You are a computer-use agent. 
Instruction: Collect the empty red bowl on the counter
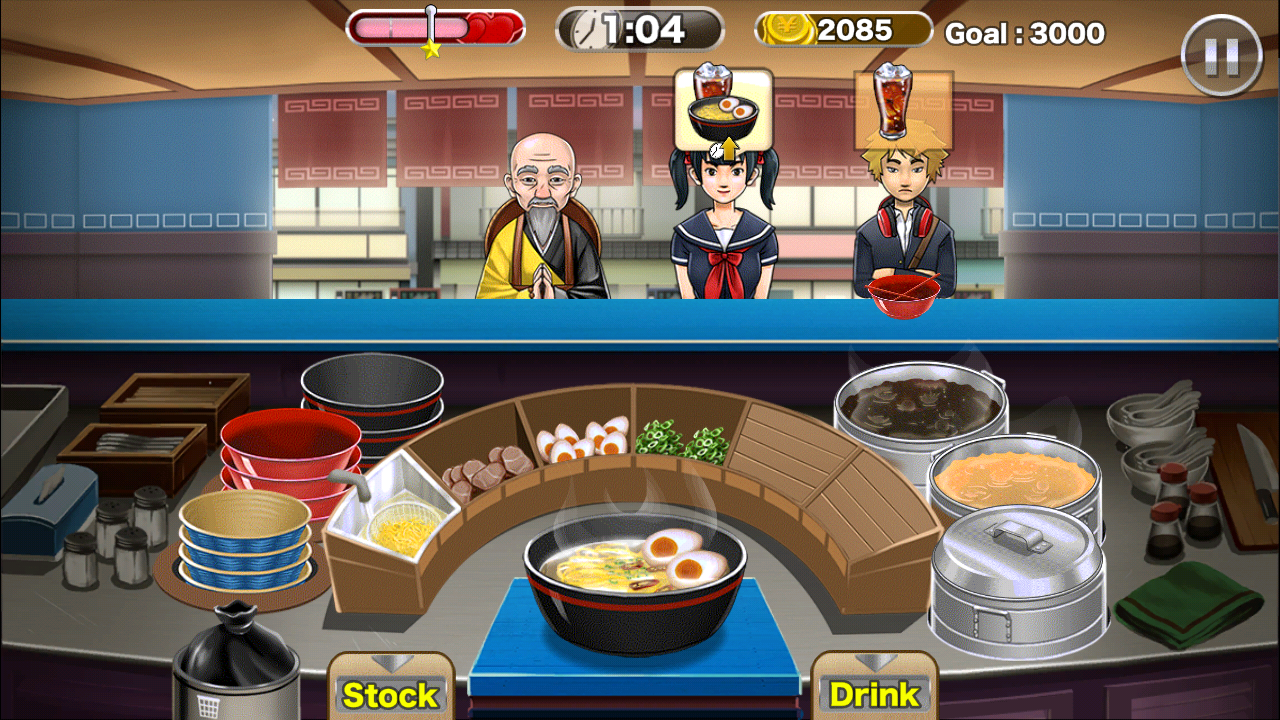tap(903, 294)
